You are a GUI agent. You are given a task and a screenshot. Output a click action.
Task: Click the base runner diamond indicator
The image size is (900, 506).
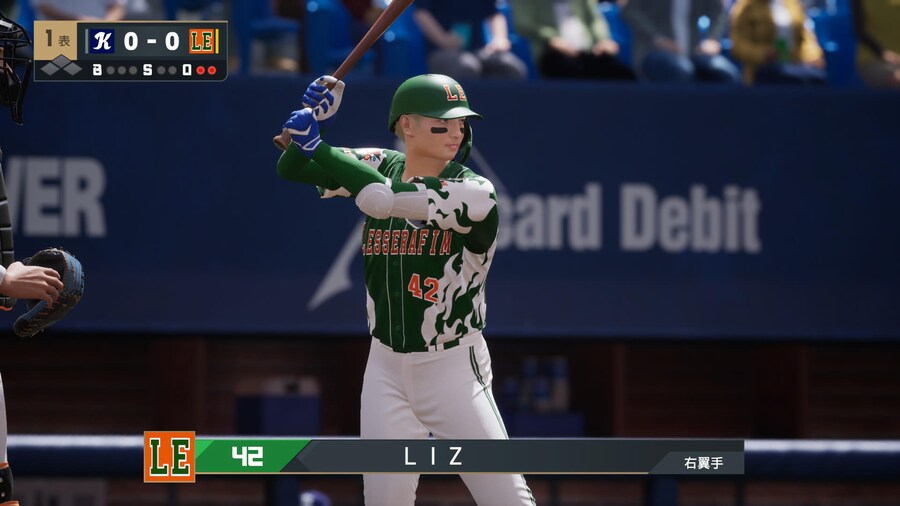tap(60, 69)
